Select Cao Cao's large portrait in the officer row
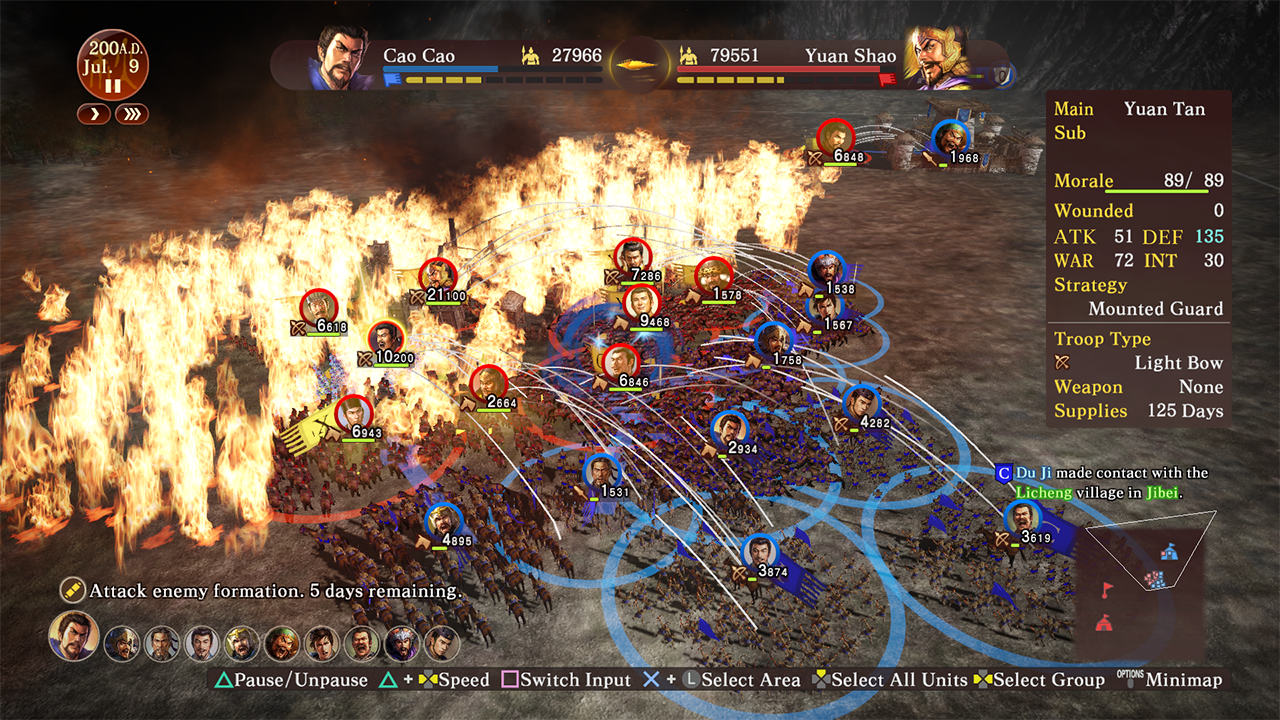 (x=74, y=636)
